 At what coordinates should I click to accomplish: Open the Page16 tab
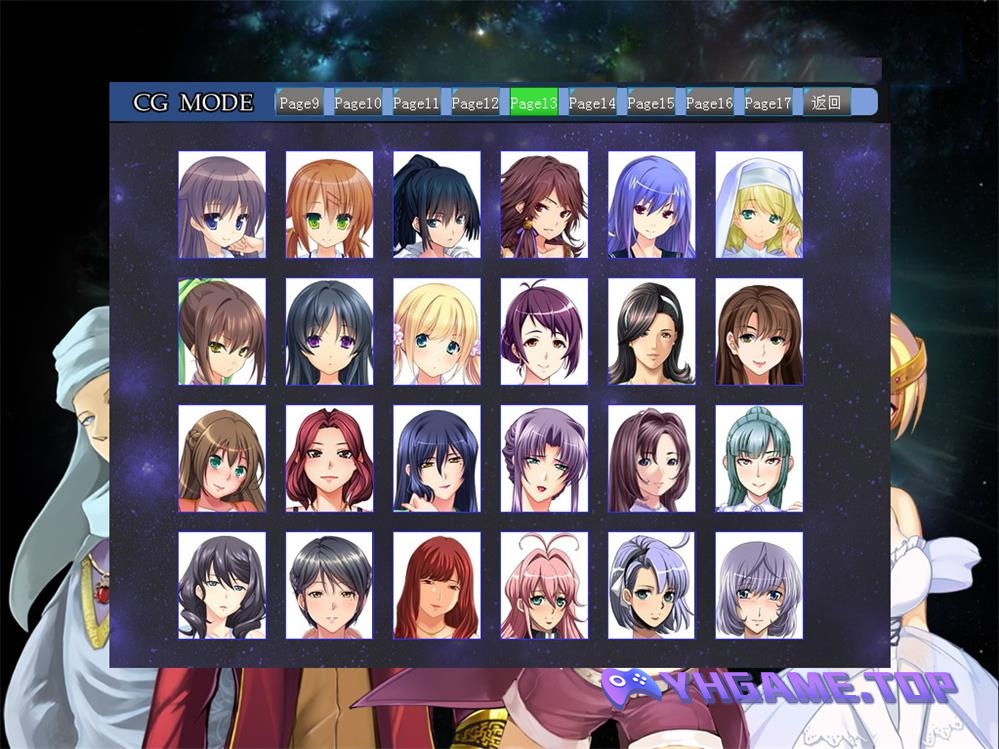pyautogui.click(x=709, y=102)
